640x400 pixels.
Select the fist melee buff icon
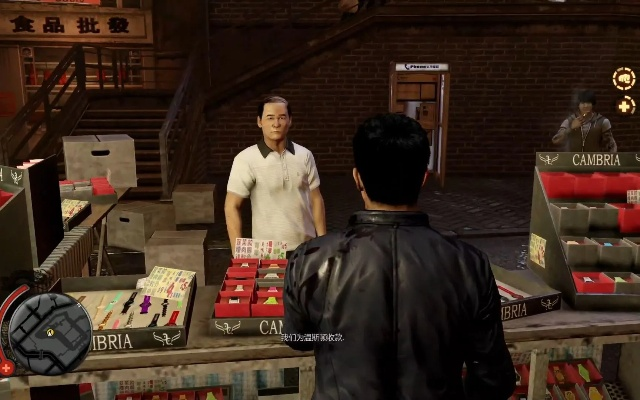(625, 78)
